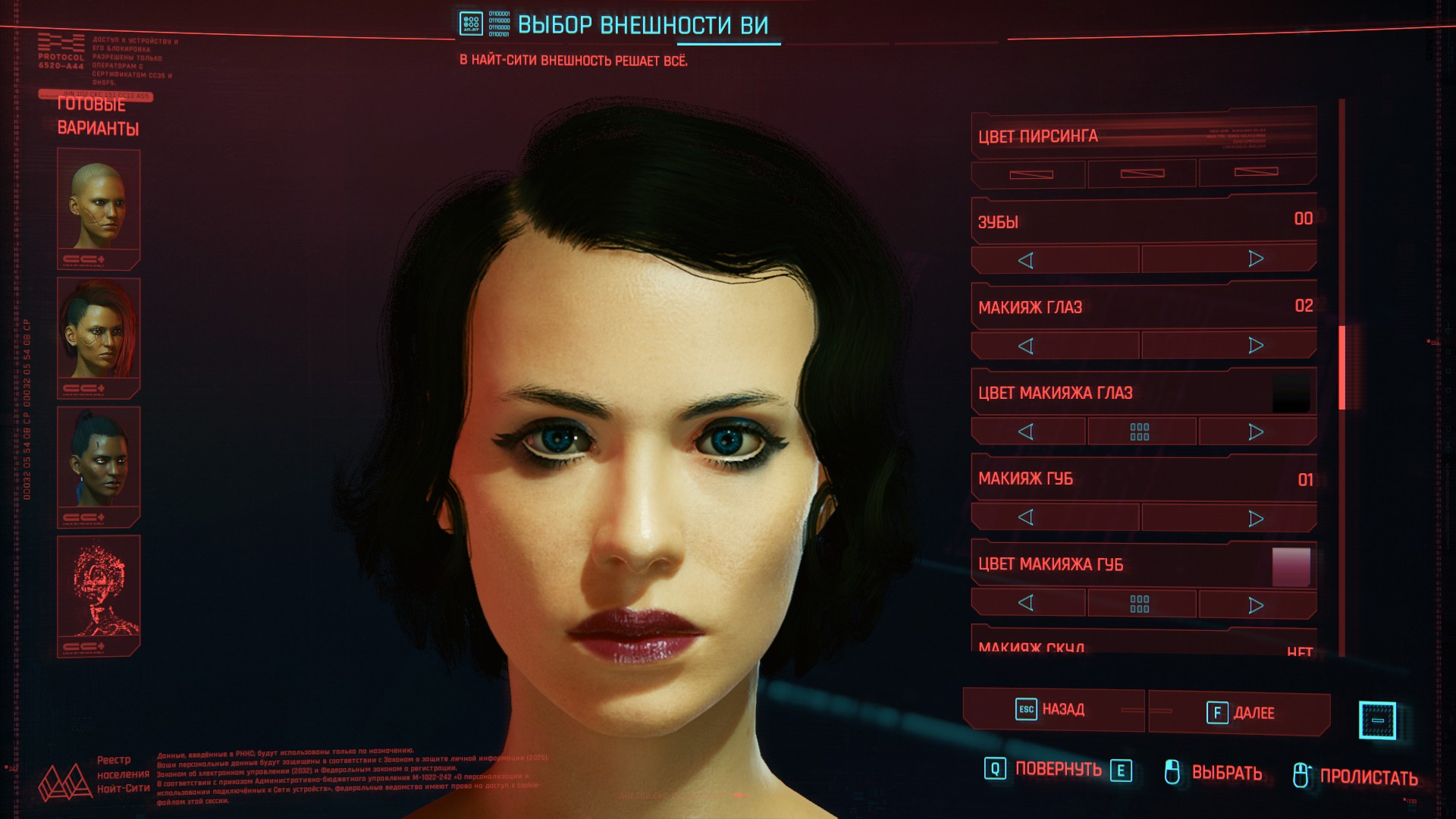The height and width of the screenshot is (819, 1456).
Task: Pick the dark-skinned ponytail preset portrait
Action: (x=99, y=463)
